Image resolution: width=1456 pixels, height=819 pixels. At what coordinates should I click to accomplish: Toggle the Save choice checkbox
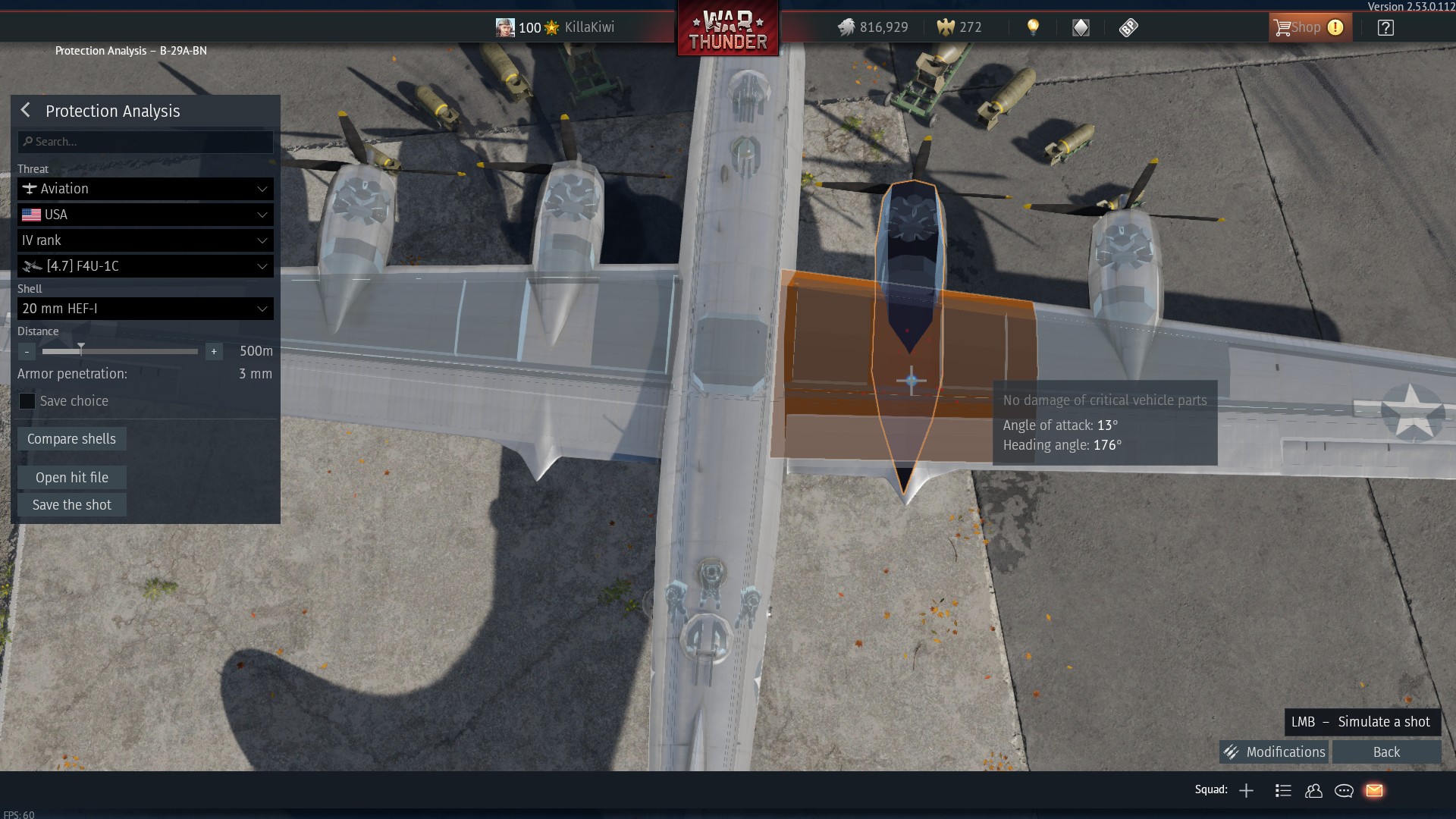point(27,401)
